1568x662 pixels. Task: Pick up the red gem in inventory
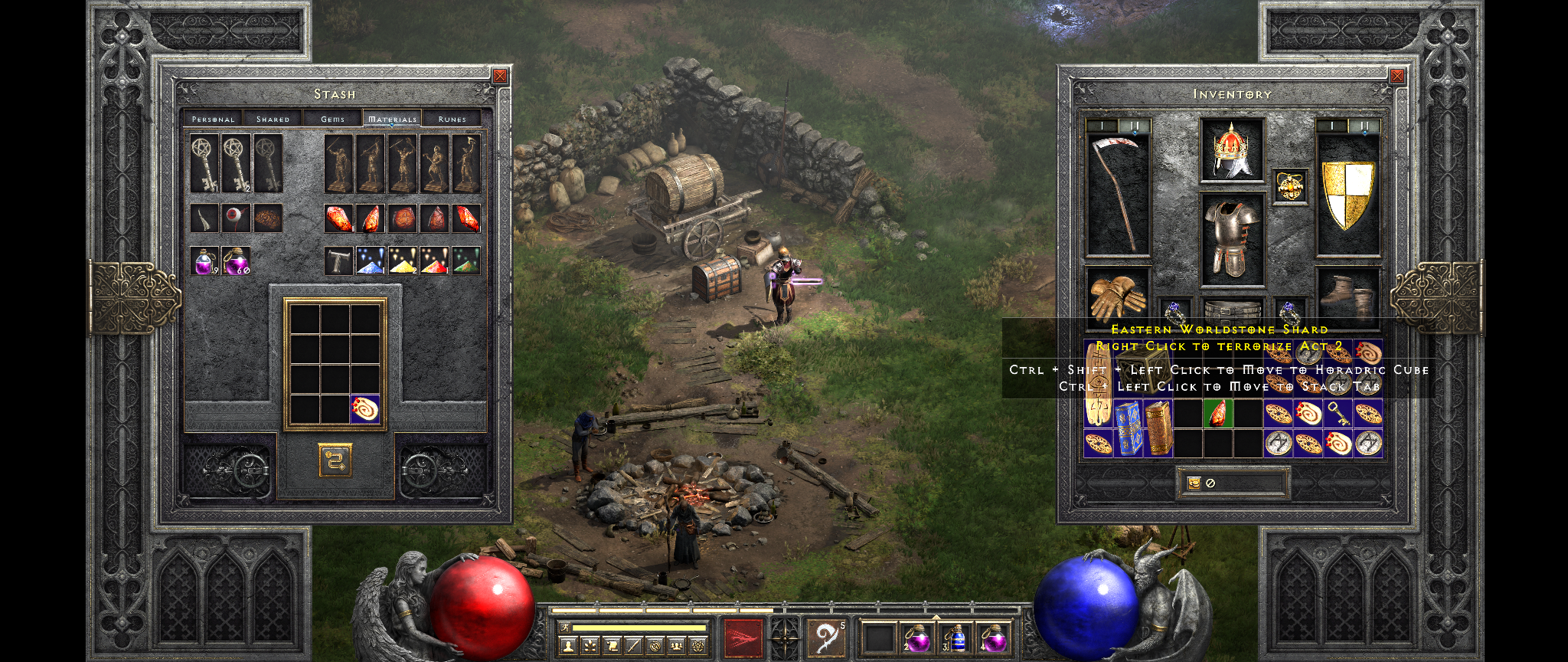coord(1217,415)
